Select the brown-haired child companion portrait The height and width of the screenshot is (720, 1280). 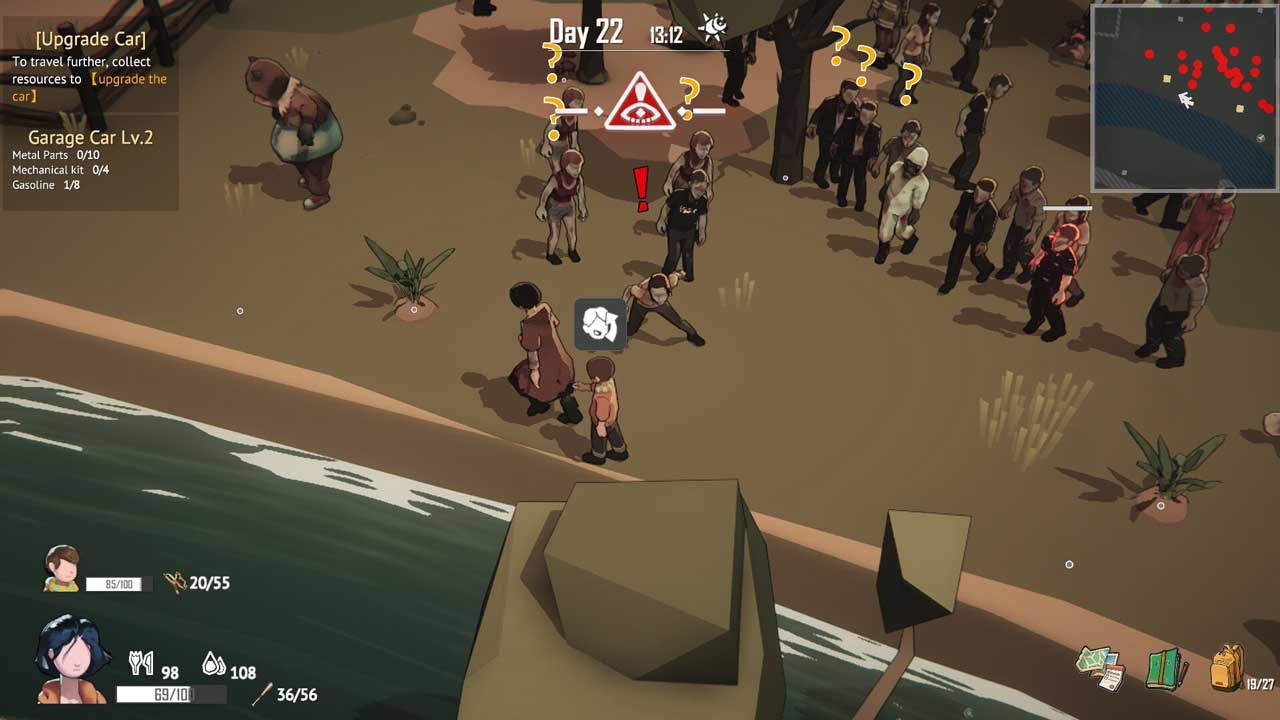62,568
